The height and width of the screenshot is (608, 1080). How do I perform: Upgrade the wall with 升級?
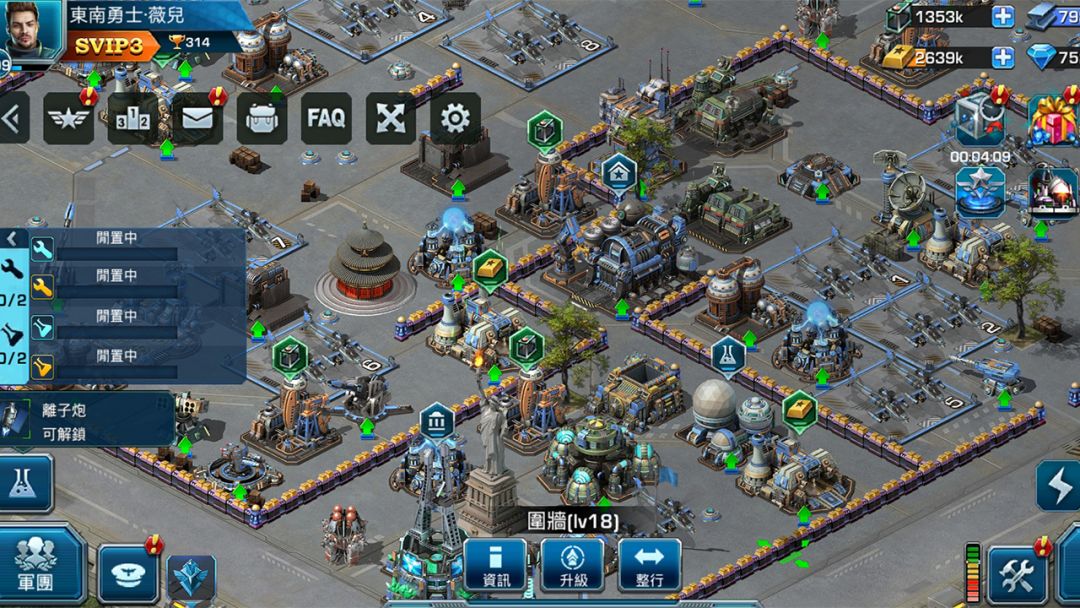tap(572, 566)
